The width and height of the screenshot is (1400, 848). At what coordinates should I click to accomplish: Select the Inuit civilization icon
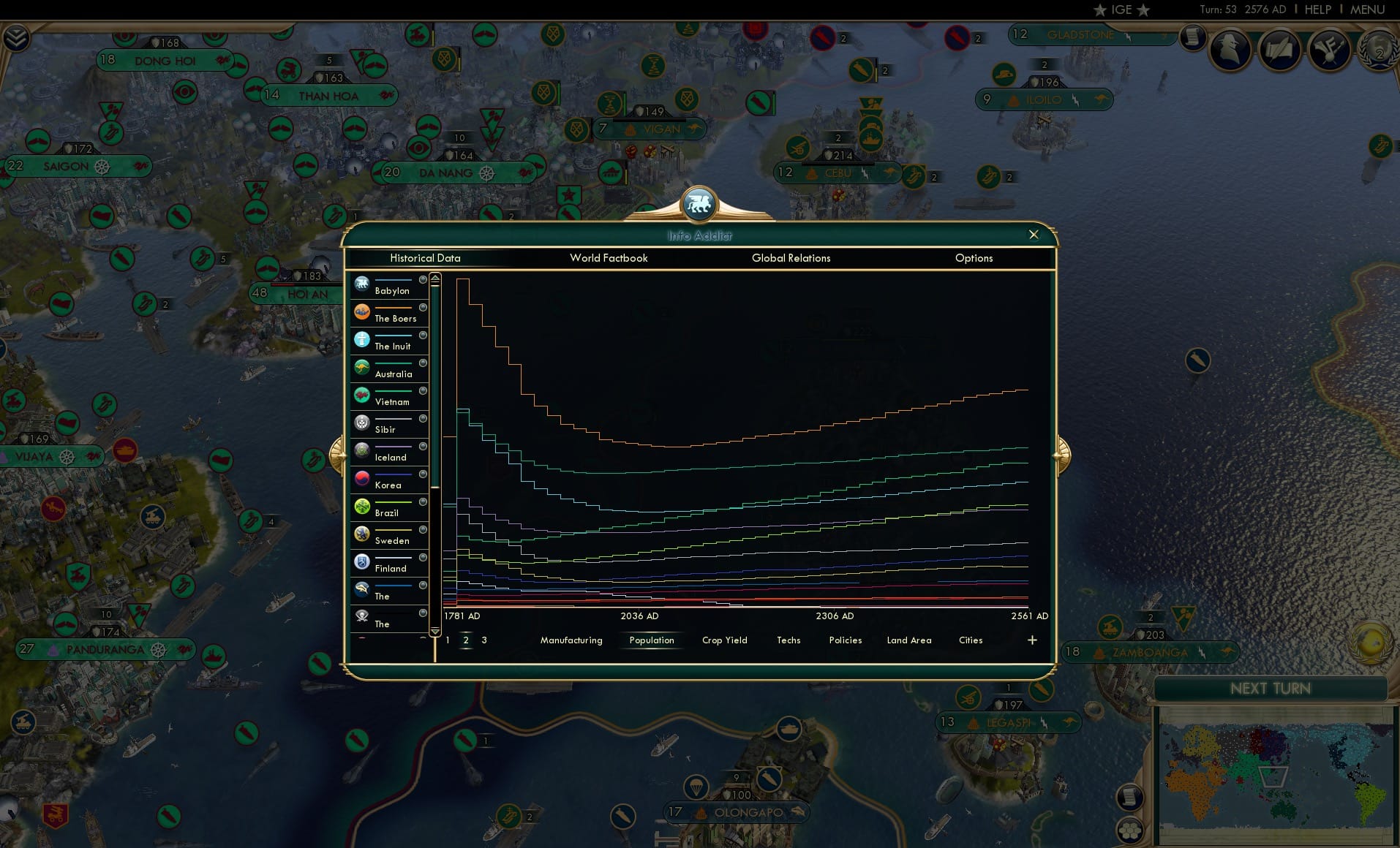363,338
